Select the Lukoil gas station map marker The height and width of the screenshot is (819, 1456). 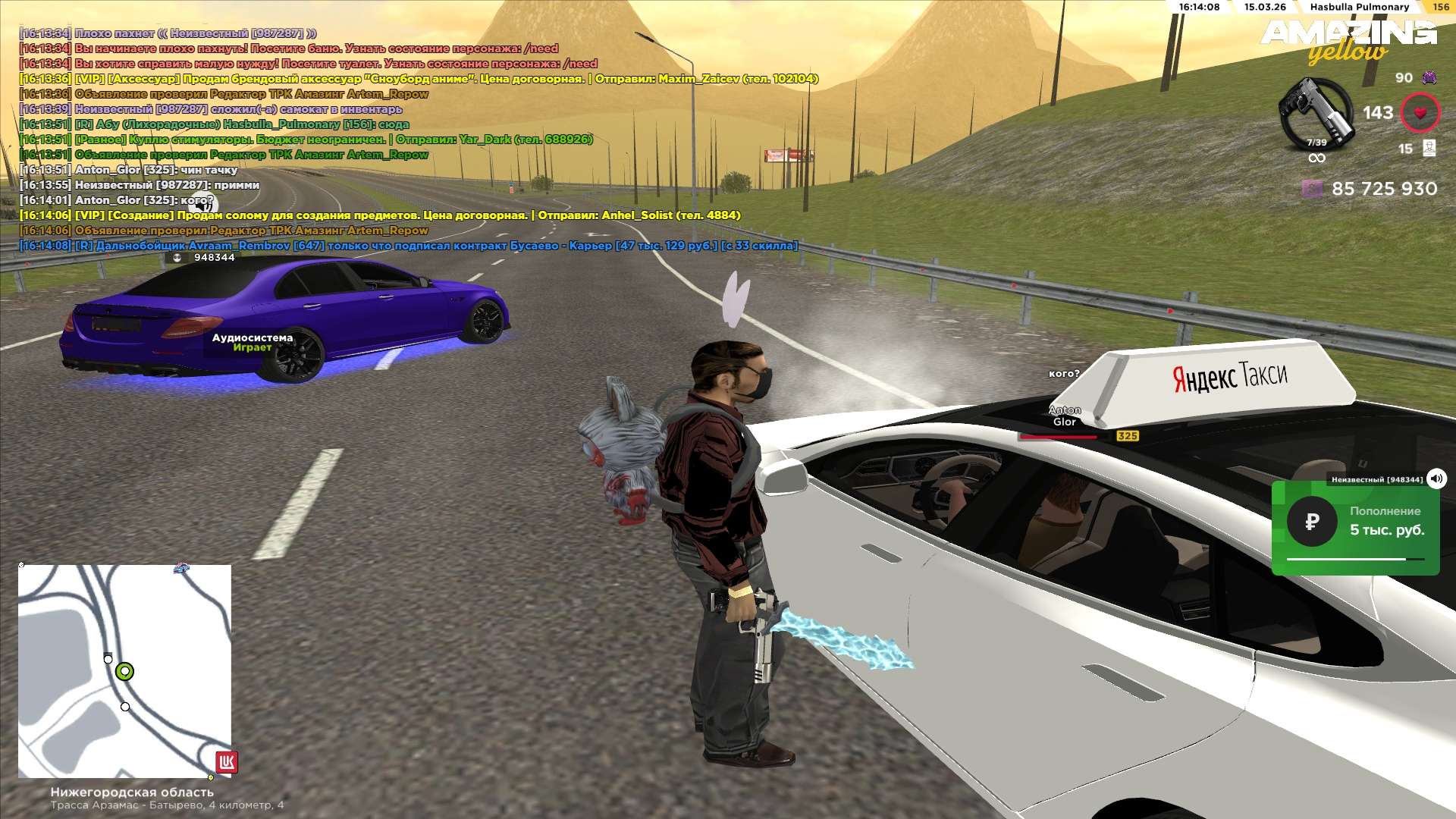pos(227,761)
